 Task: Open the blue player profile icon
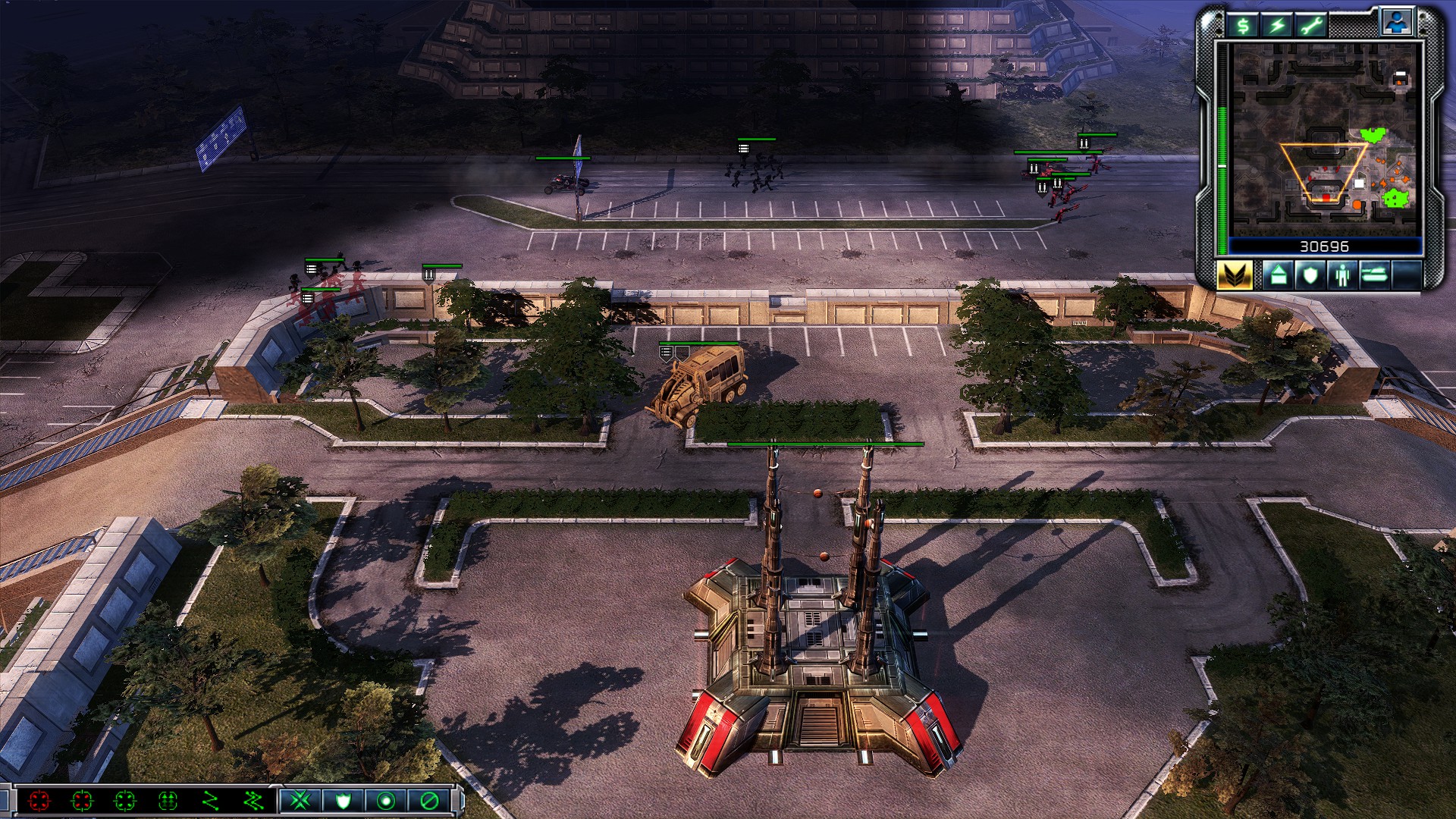[x=1396, y=23]
